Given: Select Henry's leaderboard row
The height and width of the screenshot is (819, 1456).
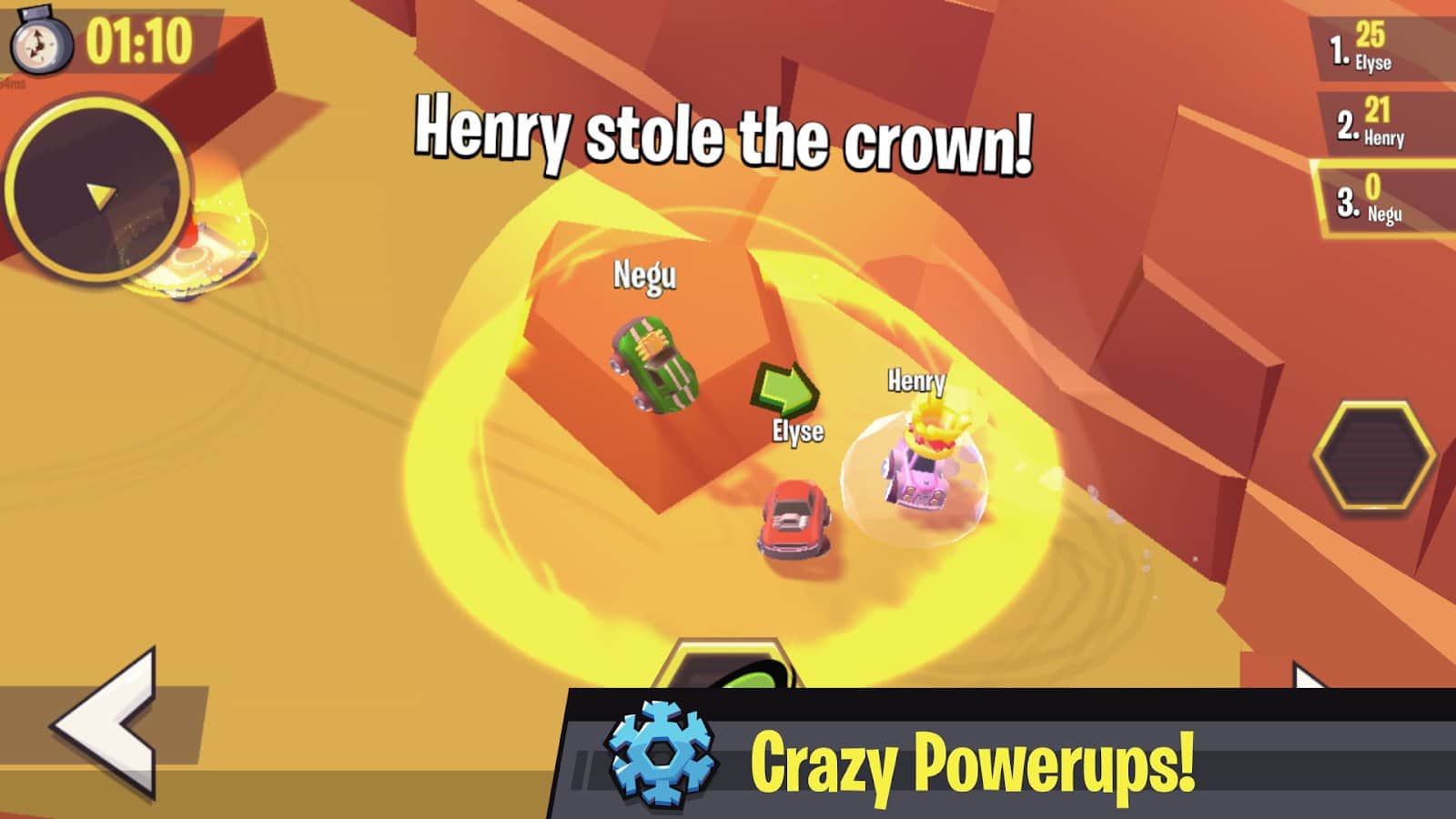Looking at the screenshot, I should coord(1383,123).
